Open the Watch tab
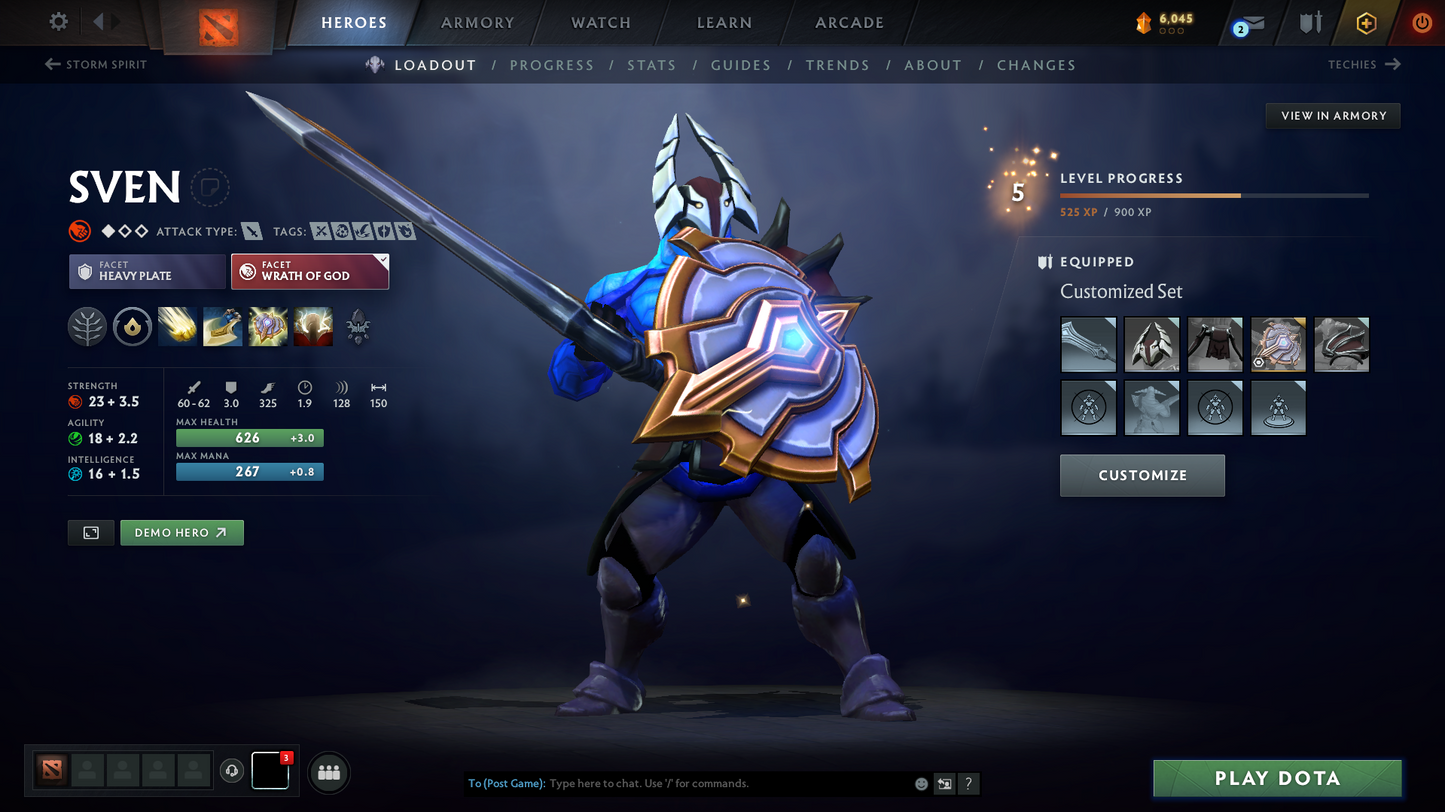This screenshot has height=812, width=1445. (601, 22)
